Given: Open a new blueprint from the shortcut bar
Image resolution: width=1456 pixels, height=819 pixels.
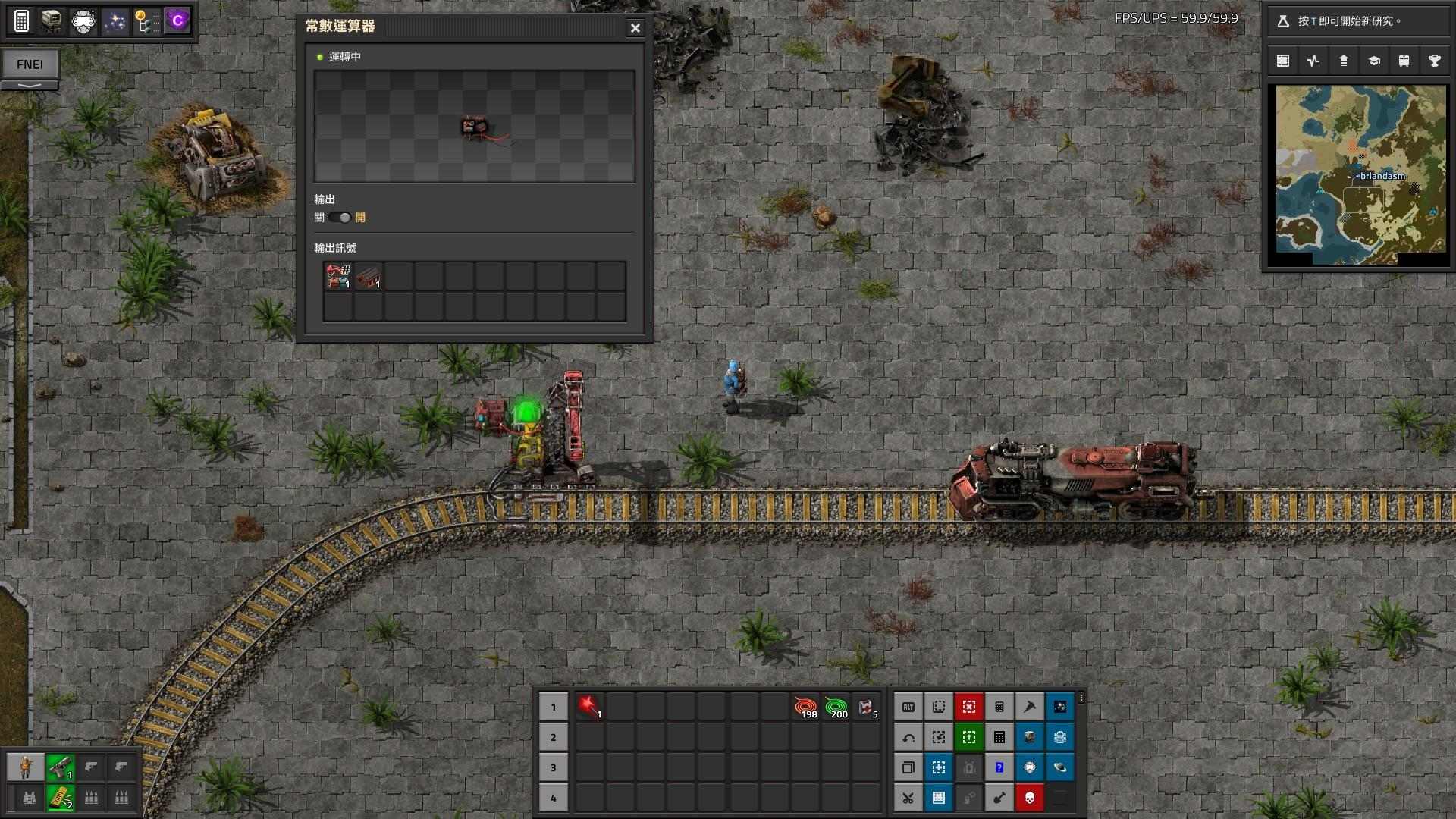Looking at the screenshot, I should [x=939, y=706].
